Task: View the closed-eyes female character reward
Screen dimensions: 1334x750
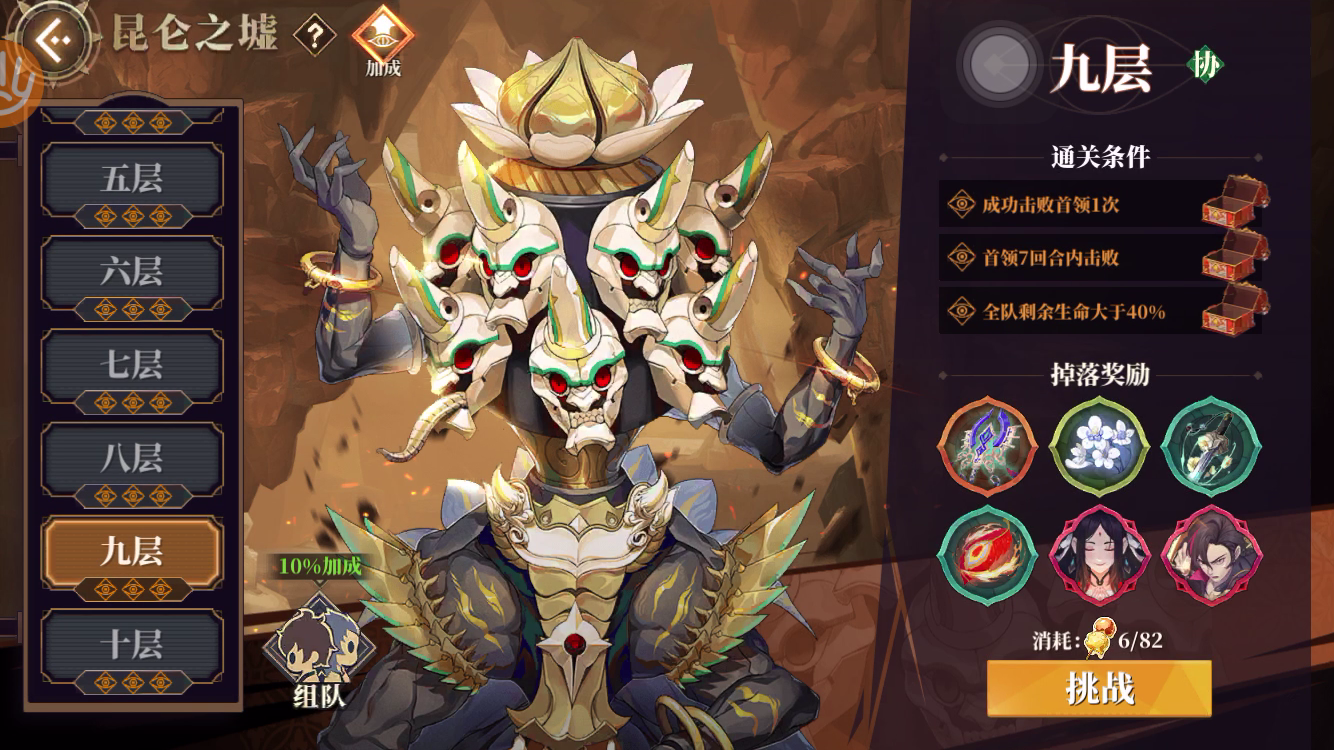Action: tap(1099, 554)
